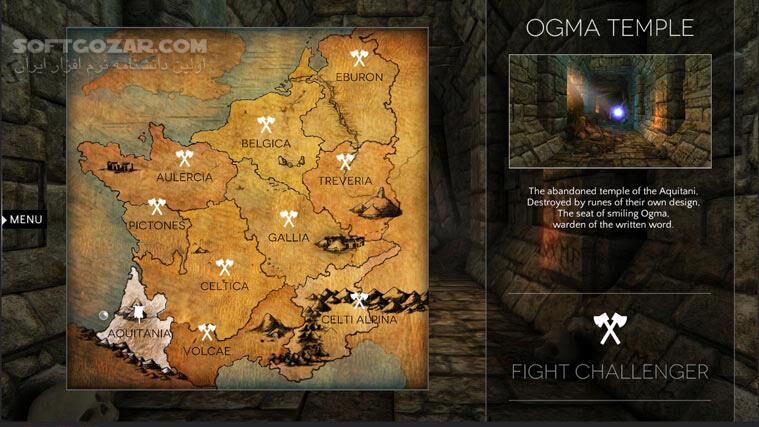The image size is (759, 427).
Task: Choose the Gallia battle marker
Action: coord(289,217)
